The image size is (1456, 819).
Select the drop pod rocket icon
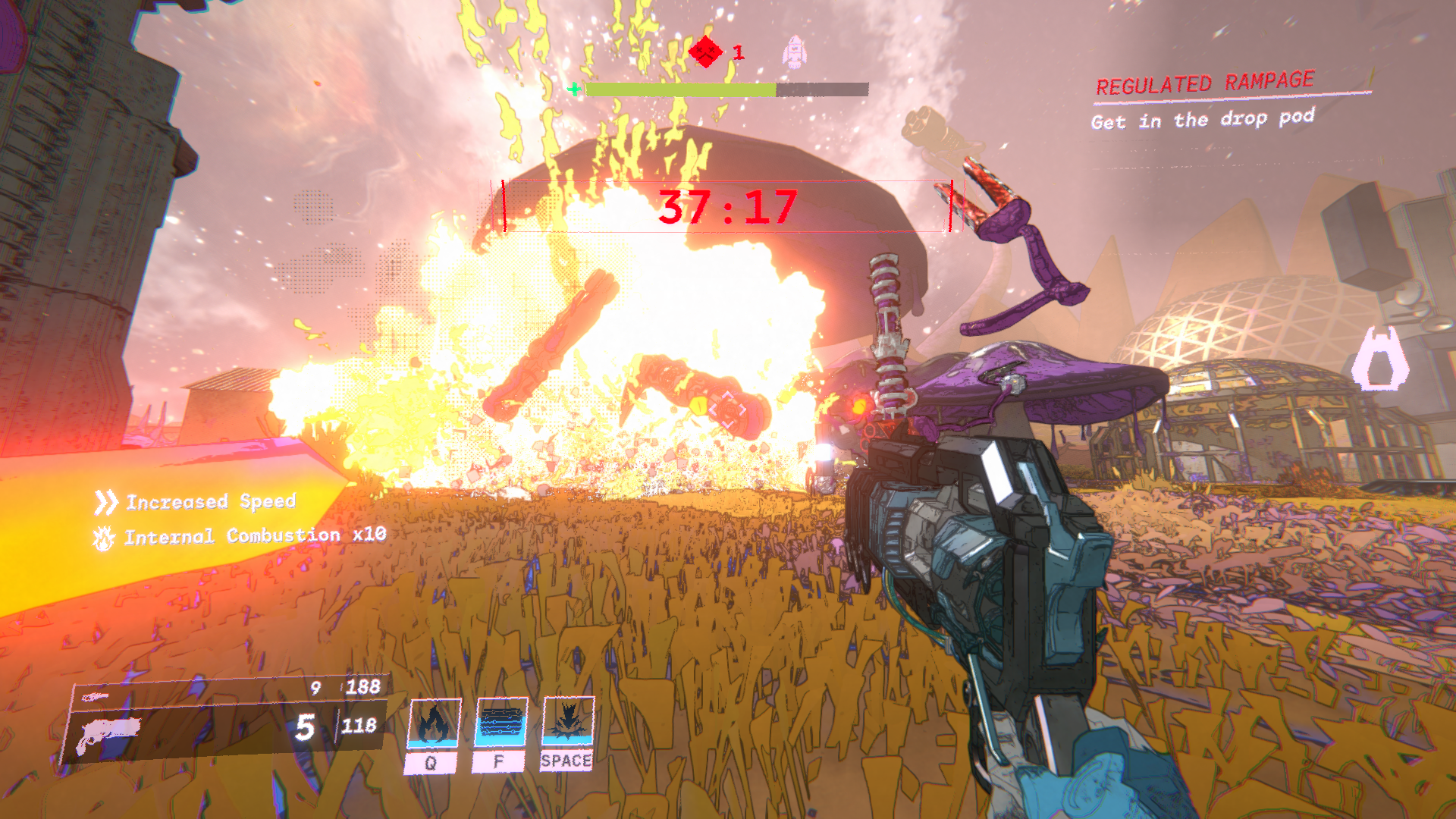[794, 52]
